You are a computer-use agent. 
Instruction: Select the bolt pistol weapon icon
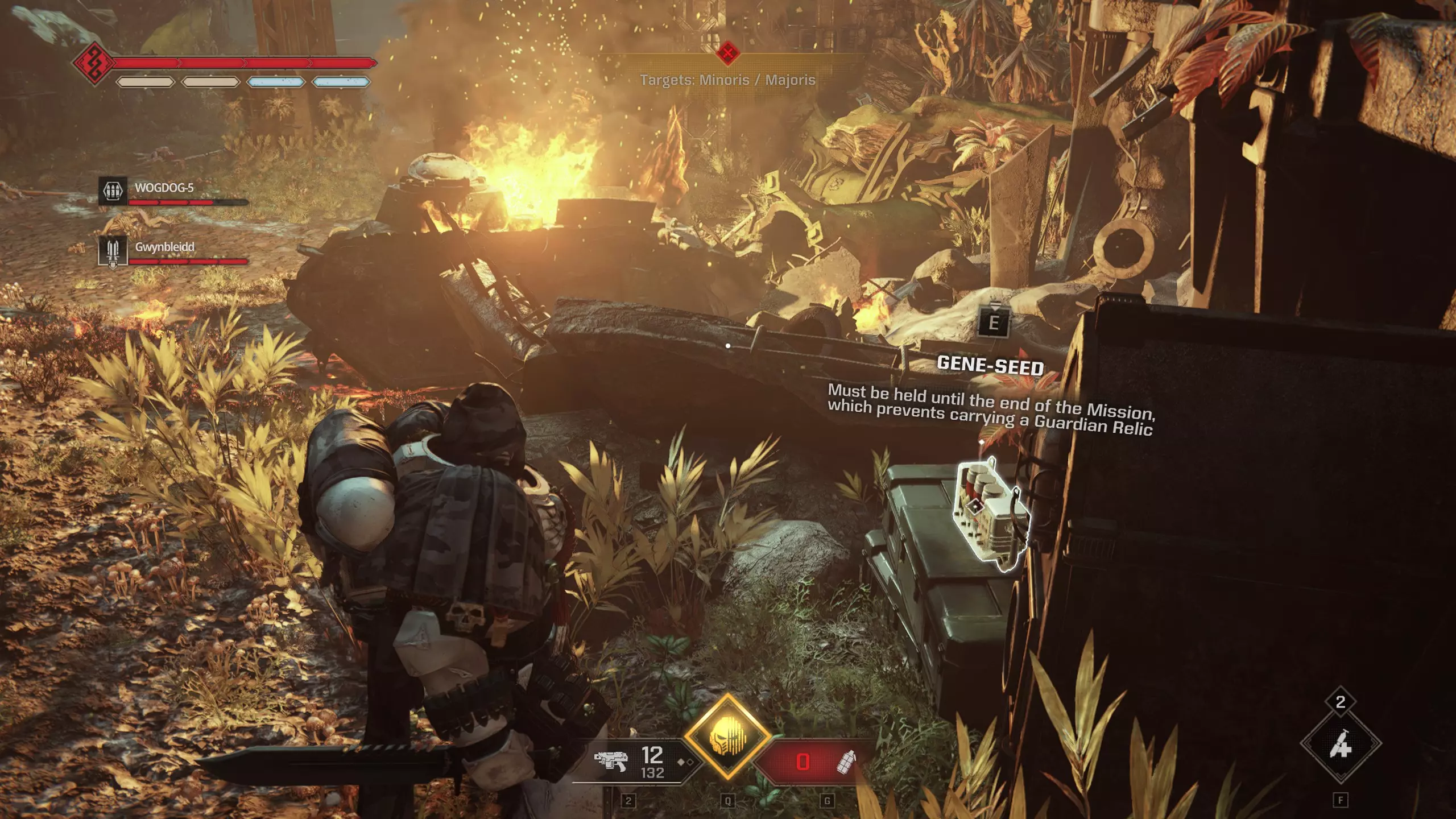[610, 760]
